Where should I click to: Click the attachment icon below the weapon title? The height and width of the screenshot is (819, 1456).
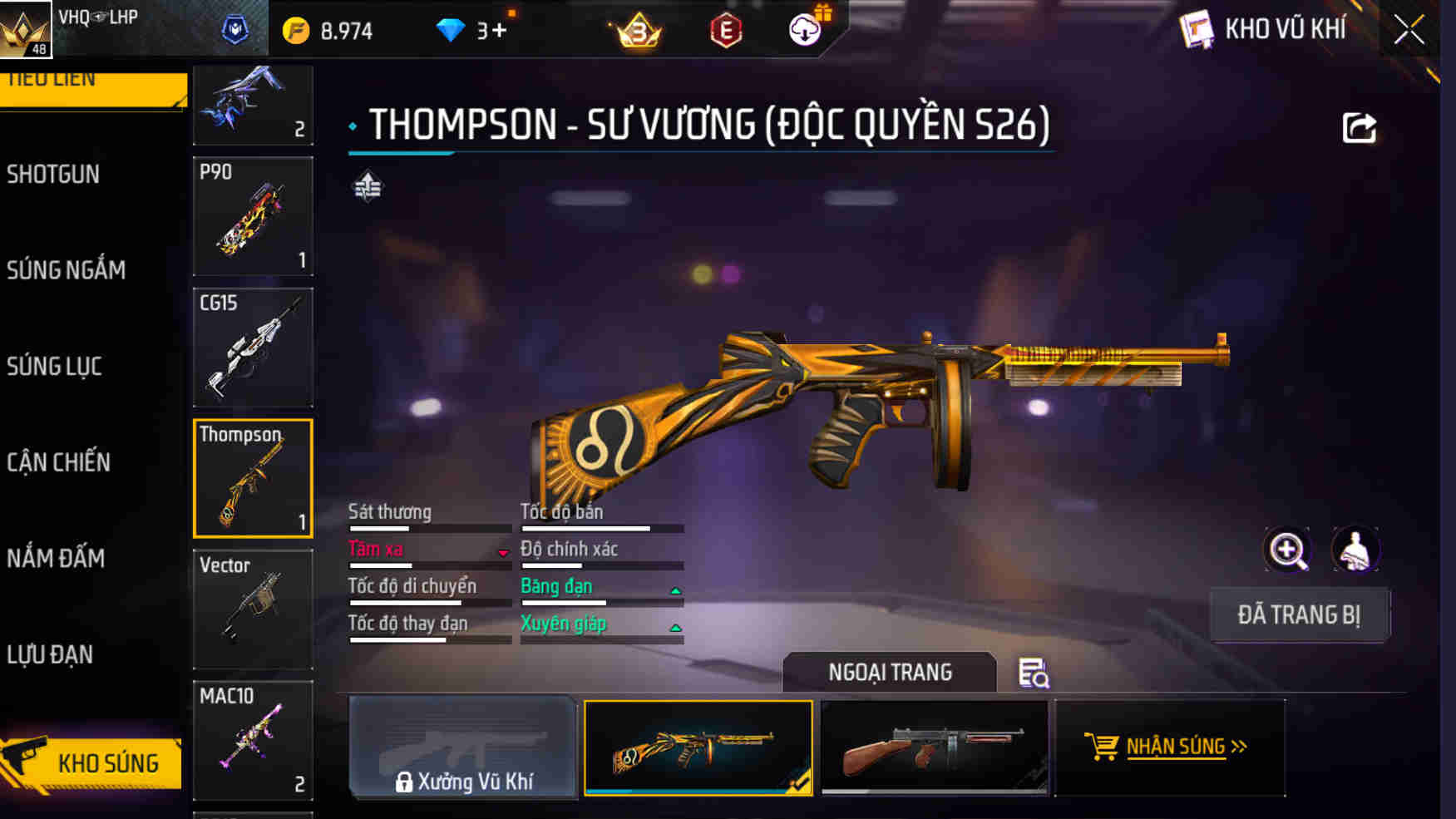coord(368,187)
